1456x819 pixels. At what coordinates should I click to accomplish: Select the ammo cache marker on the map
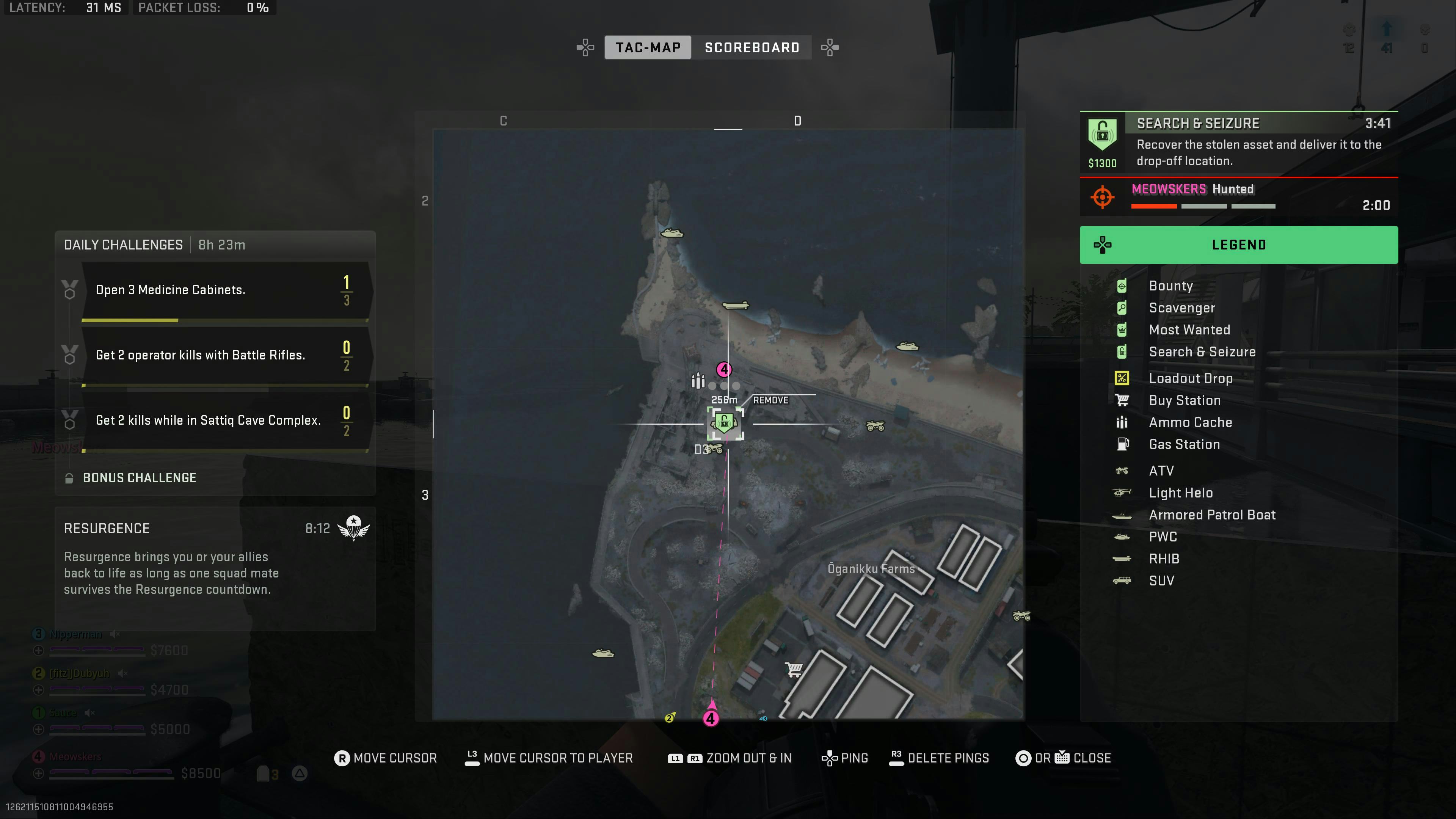(698, 381)
